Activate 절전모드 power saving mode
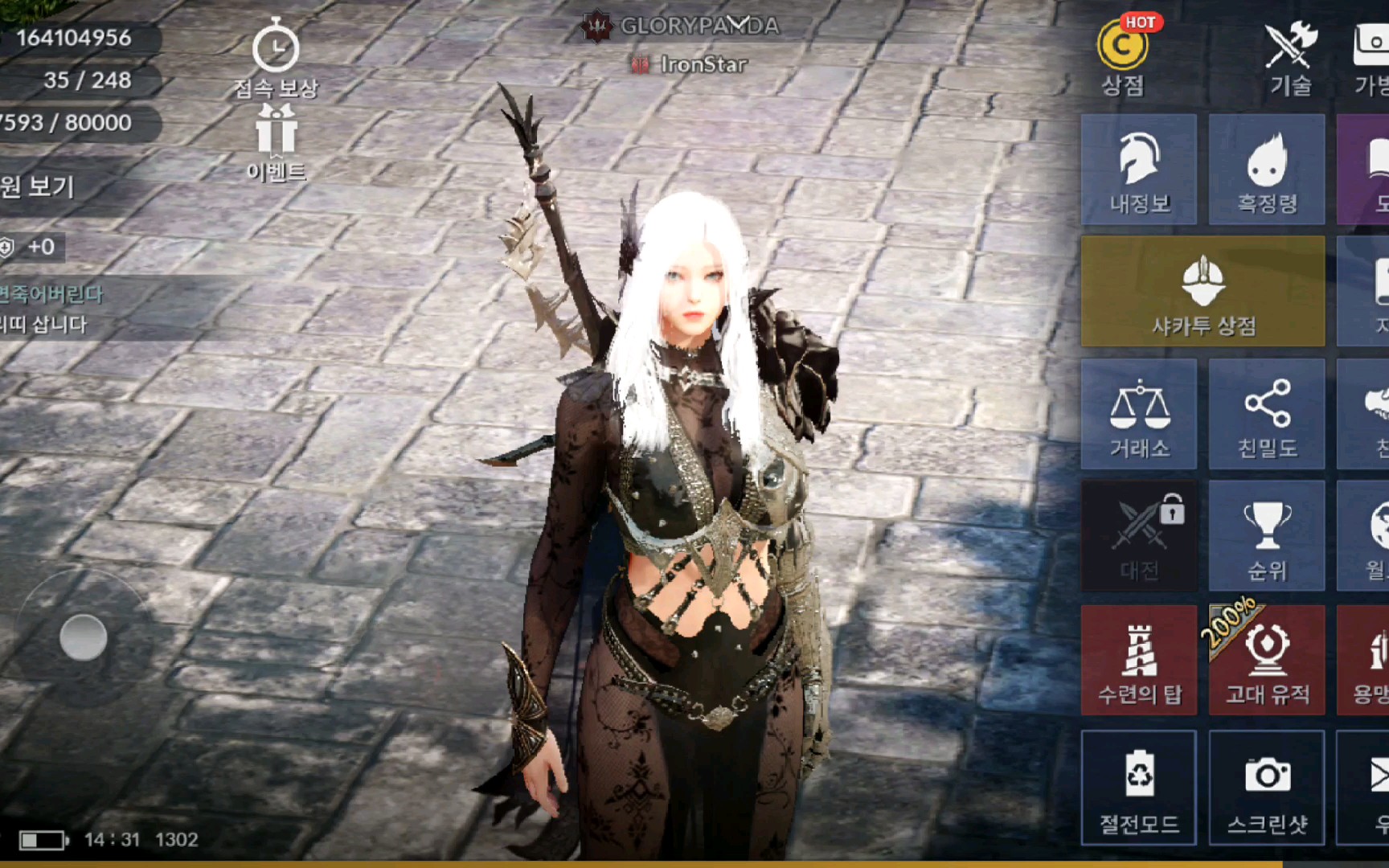This screenshot has width=1389, height=868. [1139, 788]
